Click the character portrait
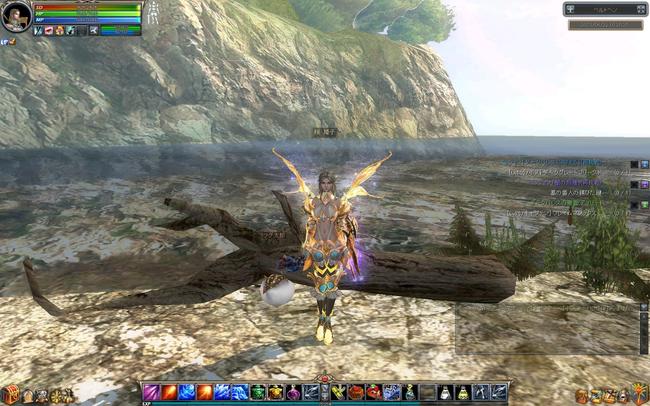 [x=16, y=17]
